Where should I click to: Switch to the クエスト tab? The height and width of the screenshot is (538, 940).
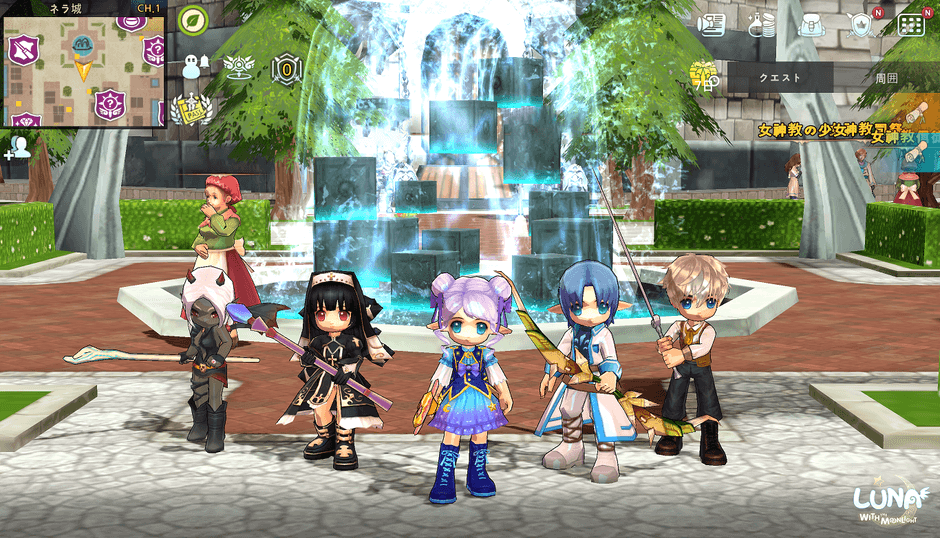[779, 77]
